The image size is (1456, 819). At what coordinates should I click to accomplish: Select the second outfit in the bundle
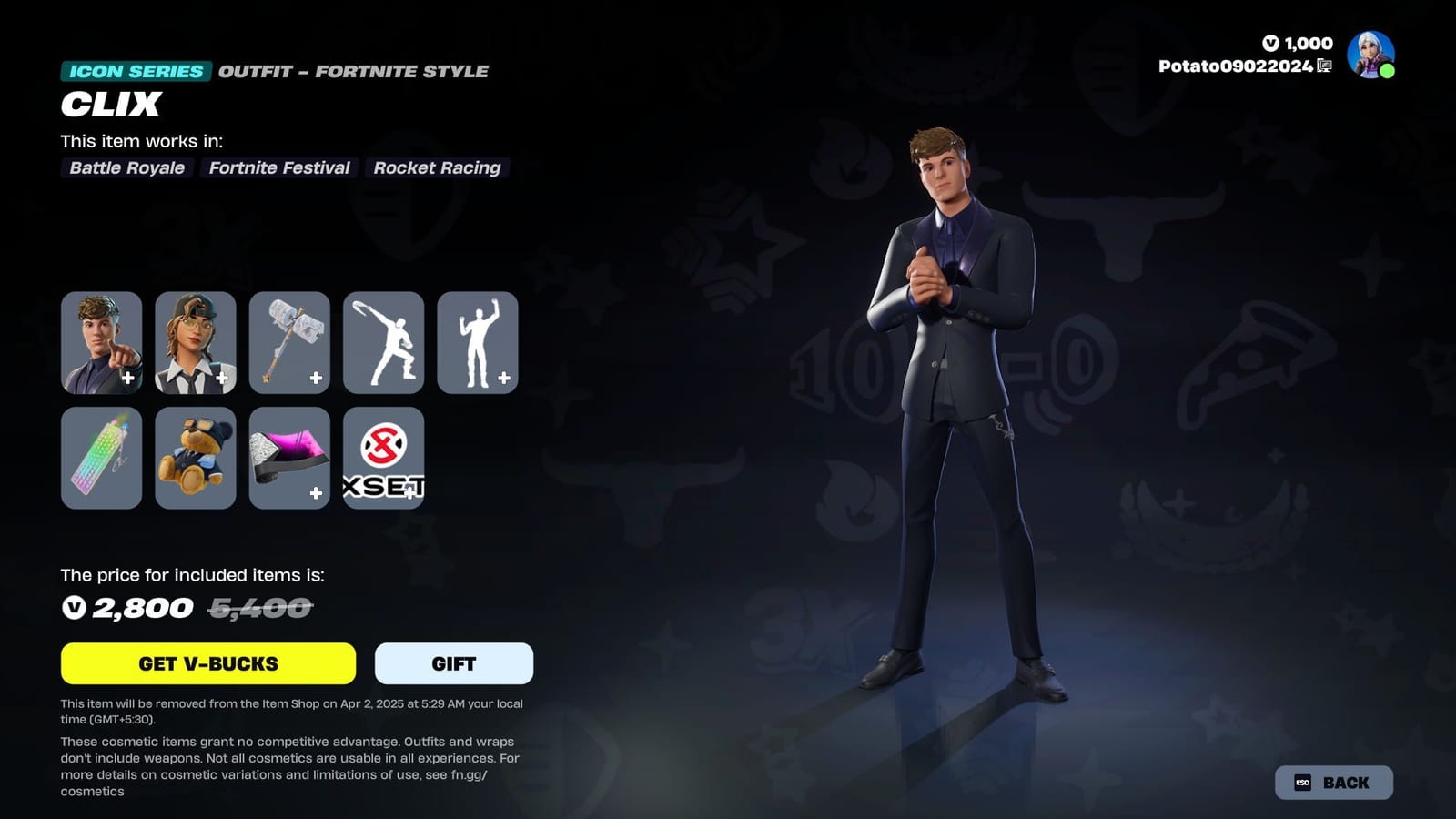point(195,342)
